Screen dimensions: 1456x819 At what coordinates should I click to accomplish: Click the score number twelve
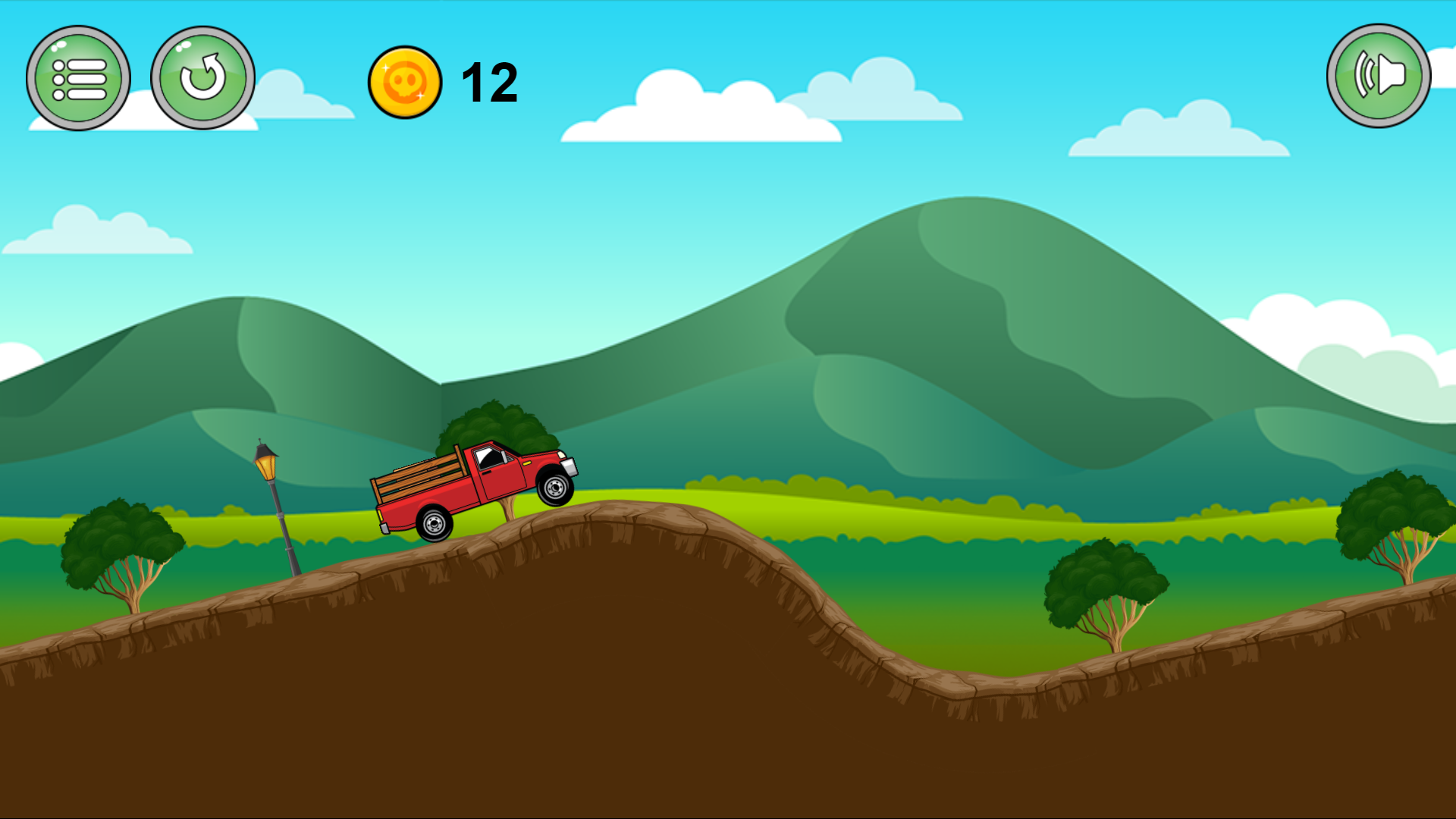(489, 82)
